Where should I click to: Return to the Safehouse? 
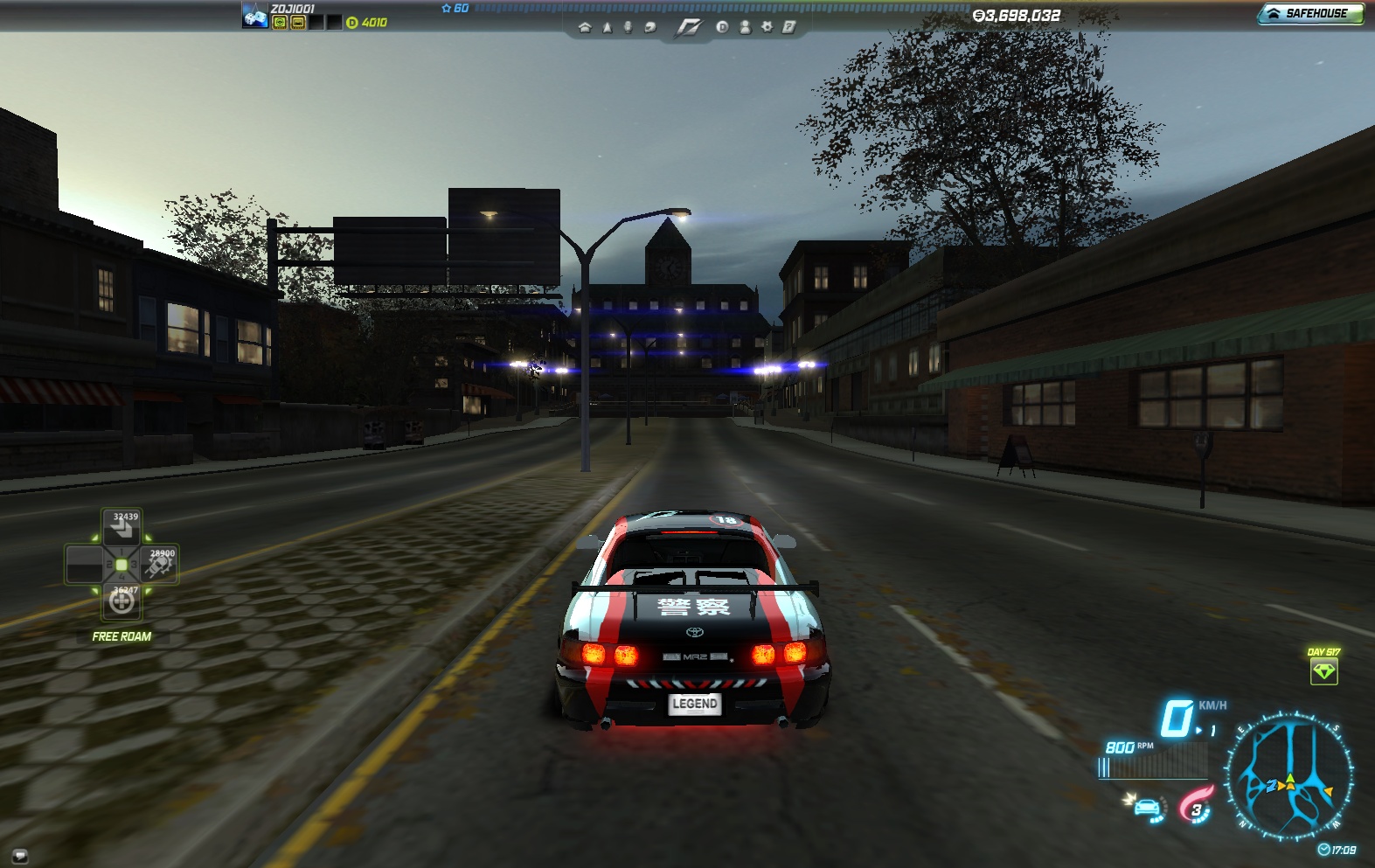1309,13
